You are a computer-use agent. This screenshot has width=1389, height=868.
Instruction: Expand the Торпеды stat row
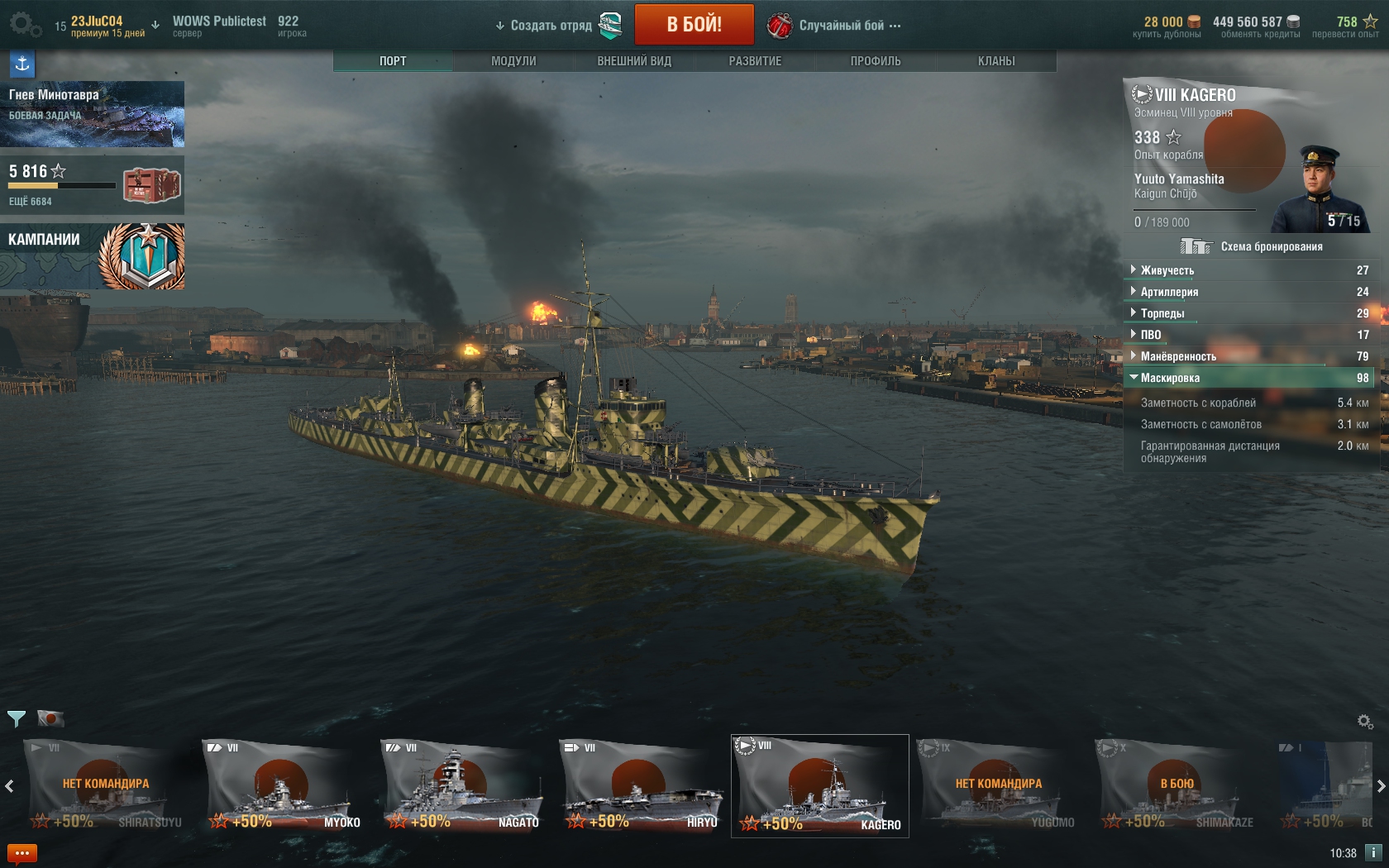pyautogui.click(x=1162, y=313)
